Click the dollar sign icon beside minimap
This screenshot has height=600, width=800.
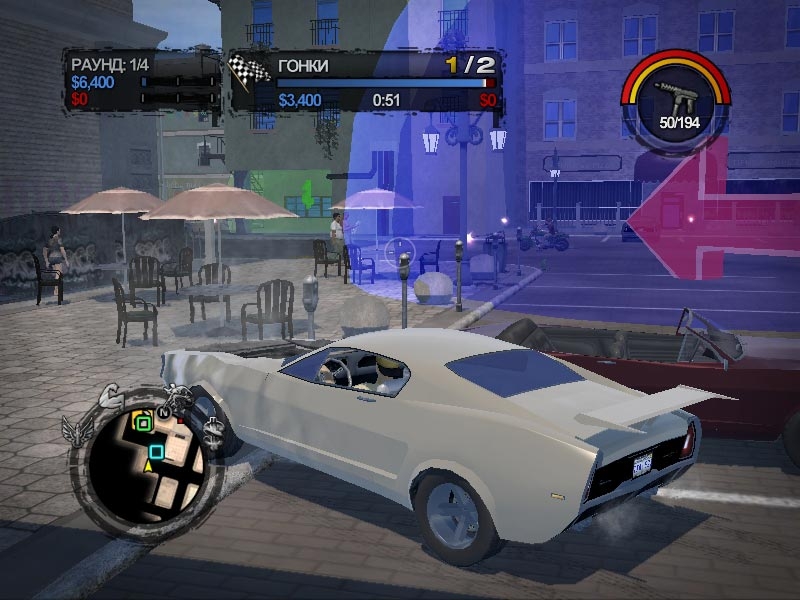click(x=216, y=430)
